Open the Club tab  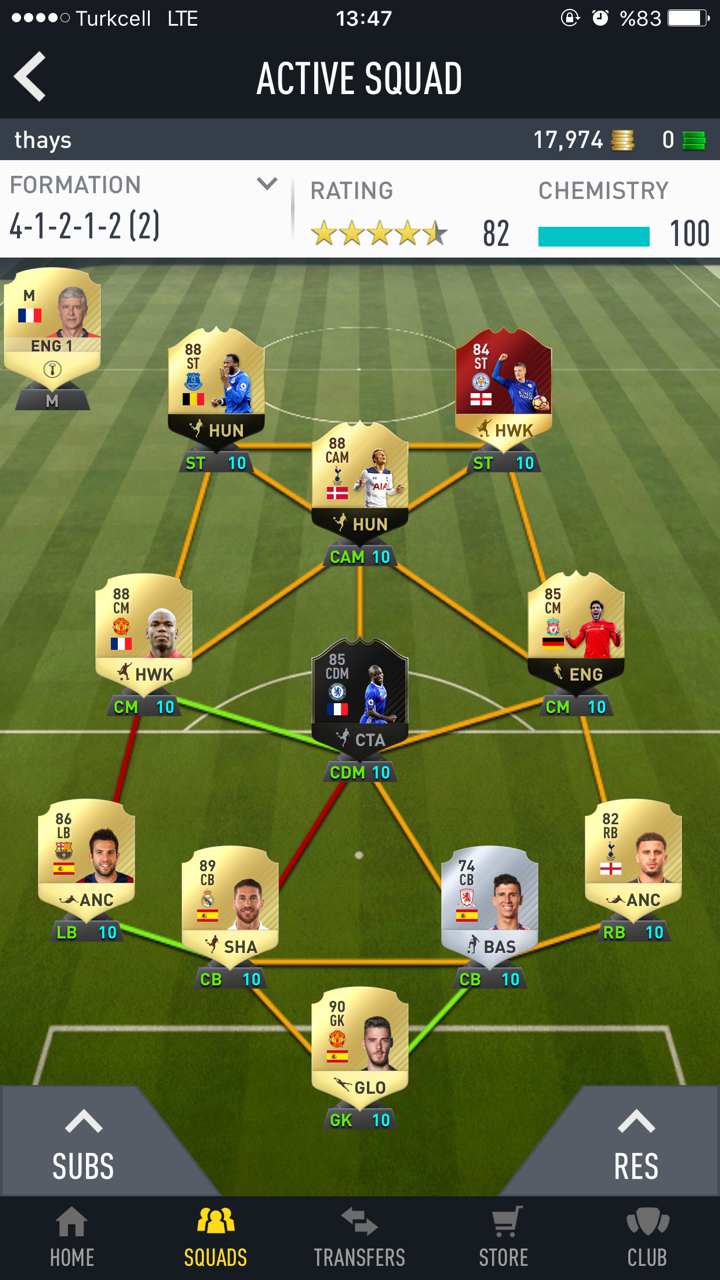[647, 1237]
